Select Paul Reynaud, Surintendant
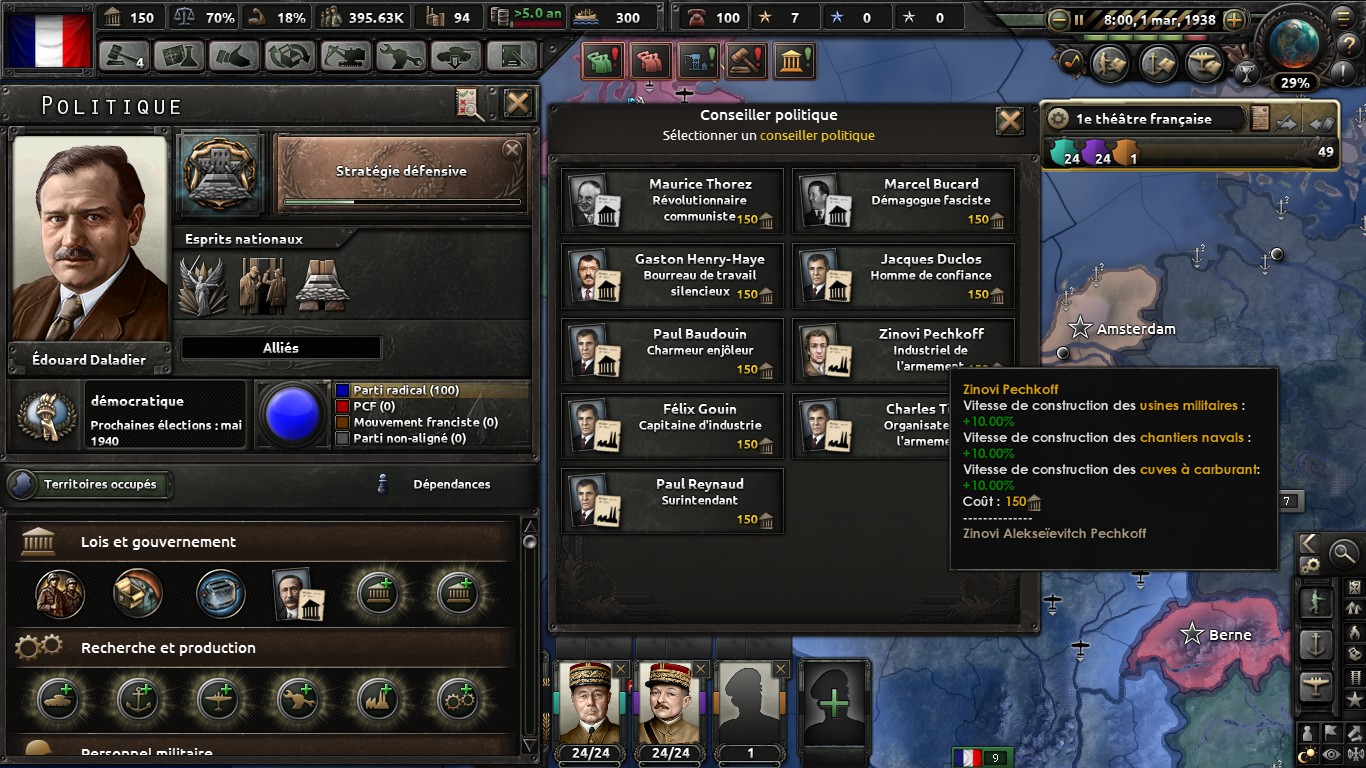 point(672,501)
